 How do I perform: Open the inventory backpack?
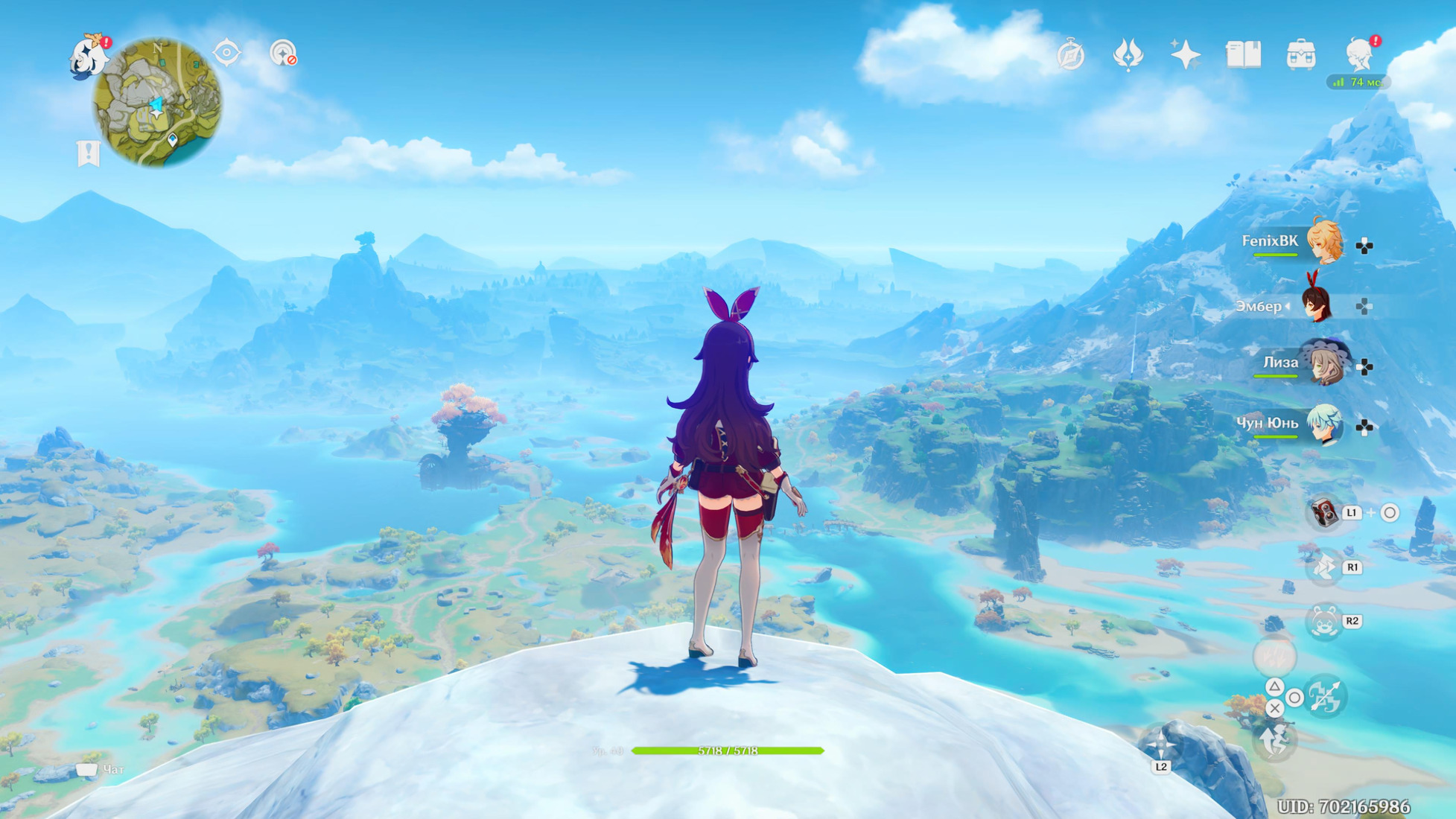tap(1301, 55)
